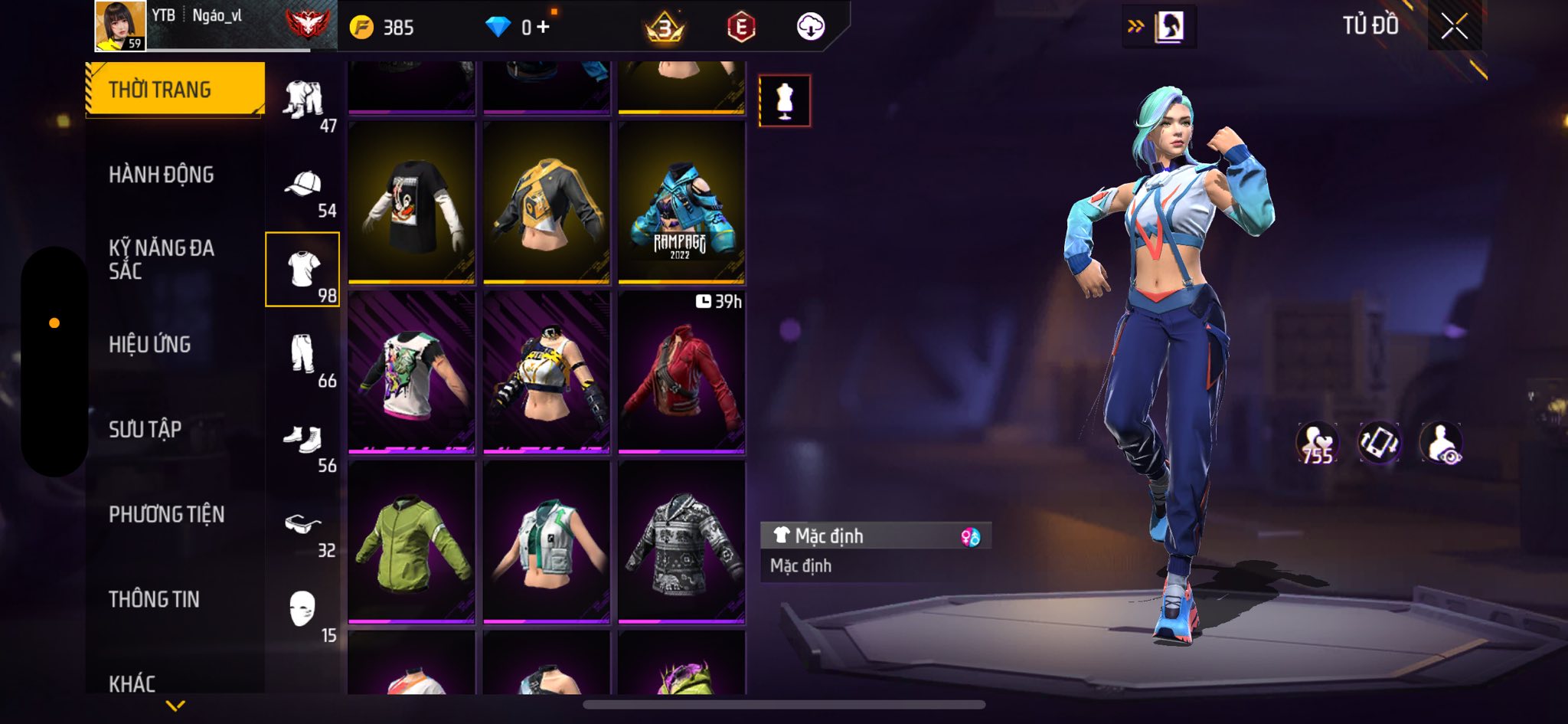
Task: Pick the black skull print t-shirt
Action: tap(411, 203)
